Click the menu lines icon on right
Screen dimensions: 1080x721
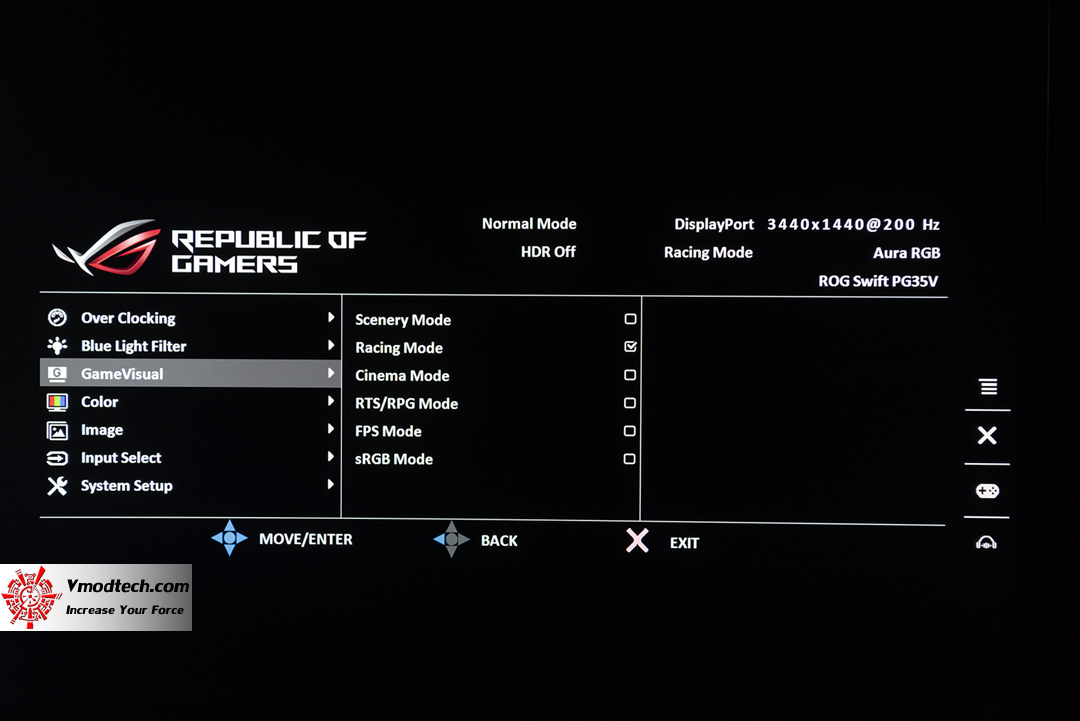coord(988,387)
